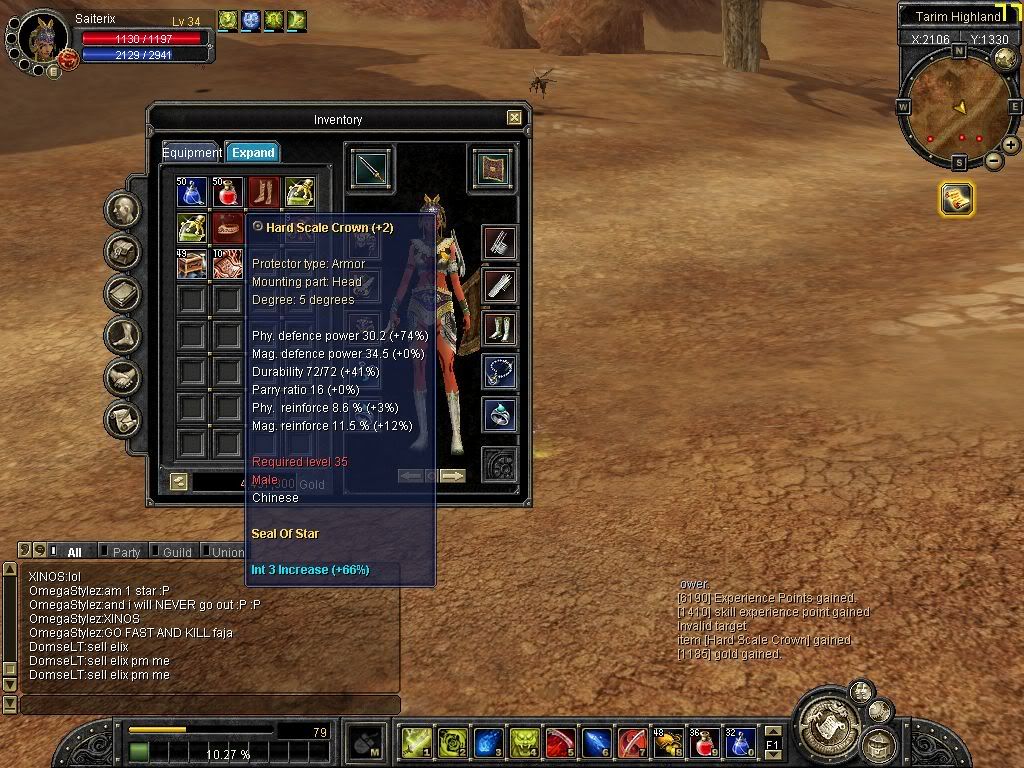Image resolution: width=1024 pixels, height=768 pixels.
Task: Zoom in on the minimap
Action: tap(1011, 145)
